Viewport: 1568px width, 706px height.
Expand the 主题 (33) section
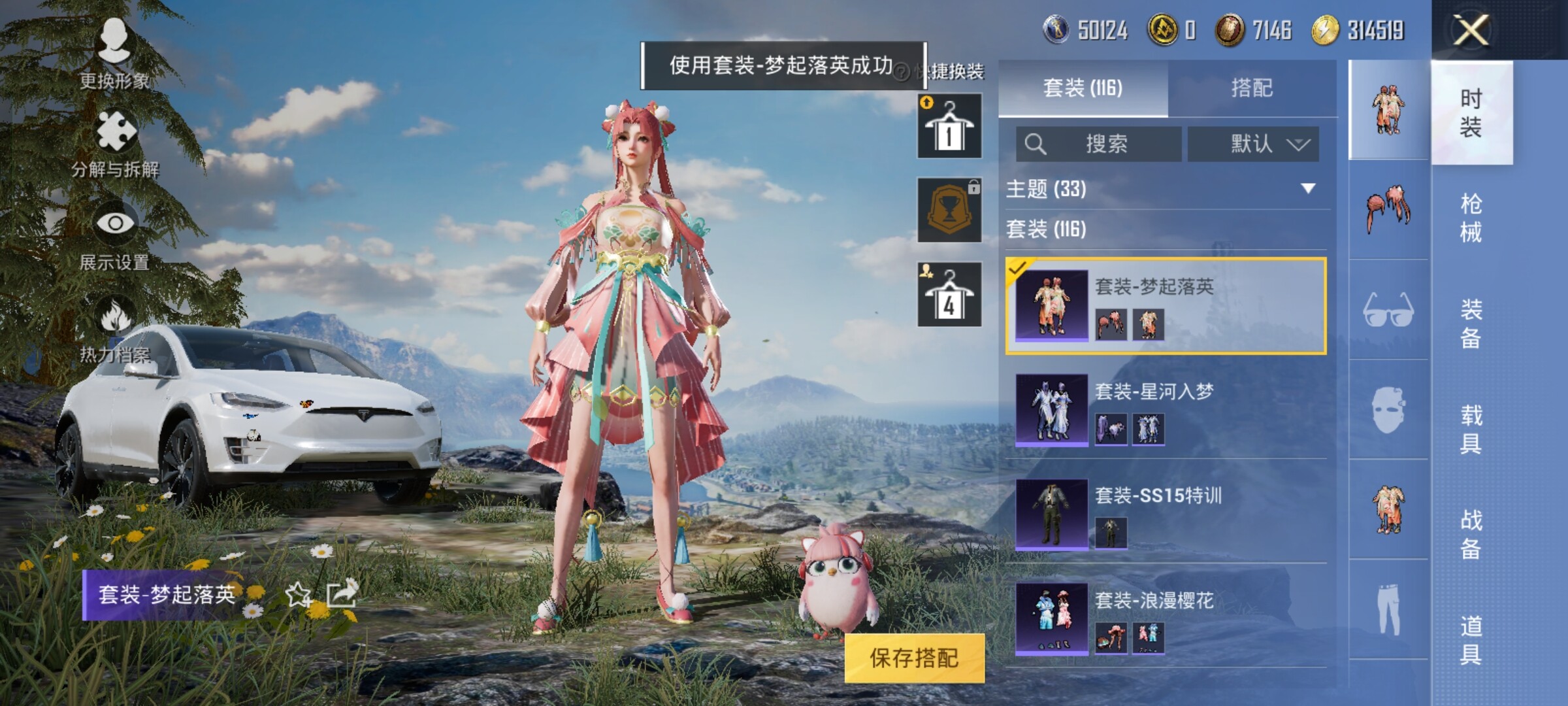click(1308, 189)
